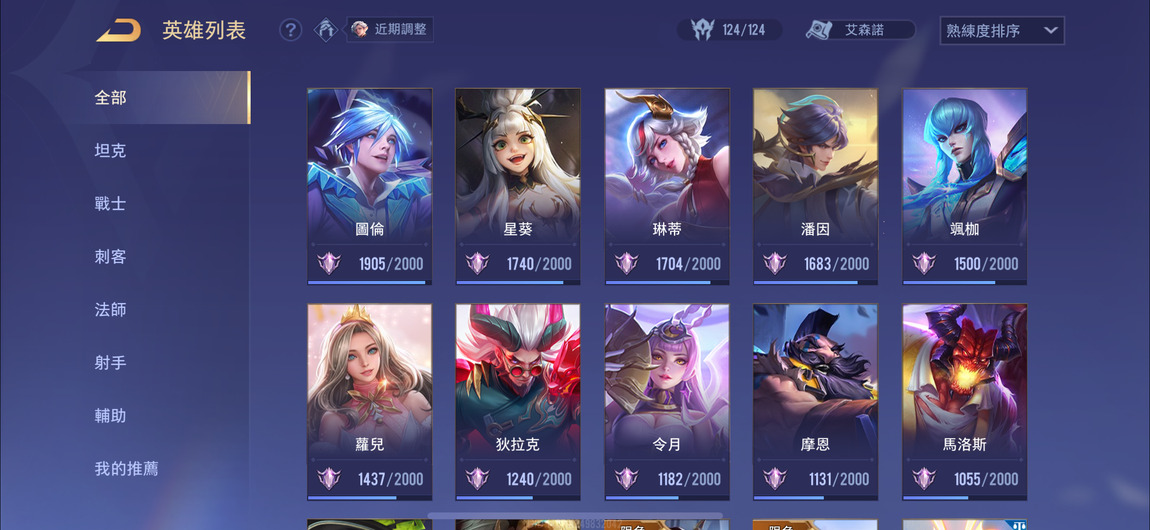Select the hero card 圖倫
Viewport: 1150px width, 530px height.
(x=370, y=185)
